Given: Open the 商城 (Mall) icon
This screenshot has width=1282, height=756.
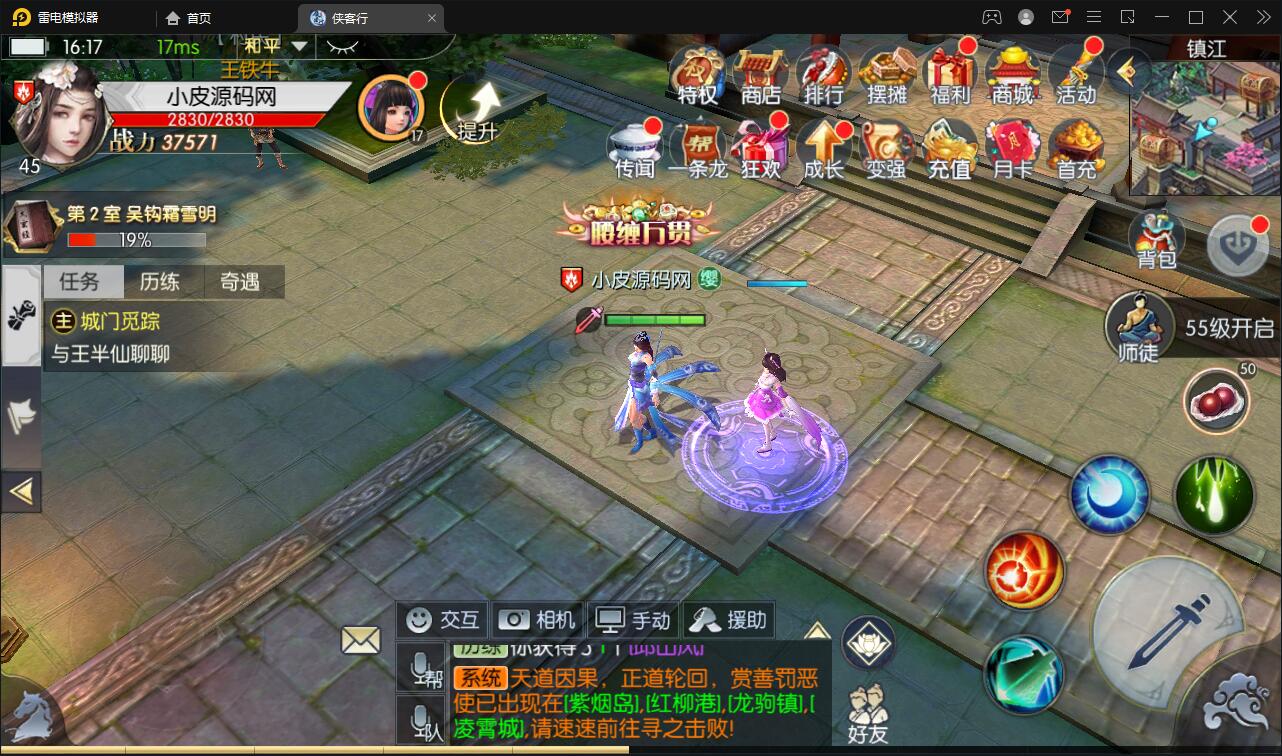Looking at the screenshot, I should click(1014, 78).
